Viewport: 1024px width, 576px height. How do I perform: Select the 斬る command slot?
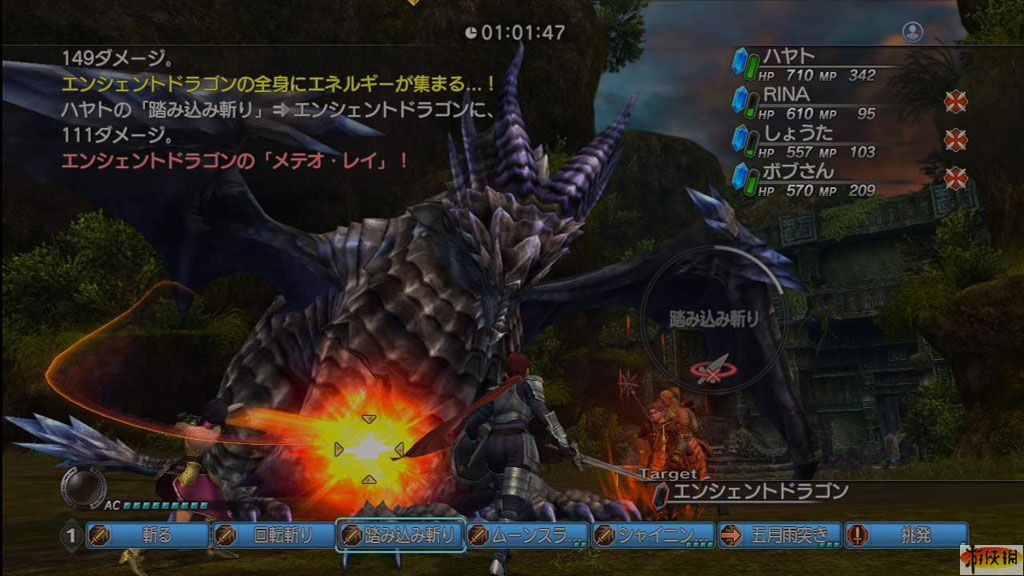(146, 535)
